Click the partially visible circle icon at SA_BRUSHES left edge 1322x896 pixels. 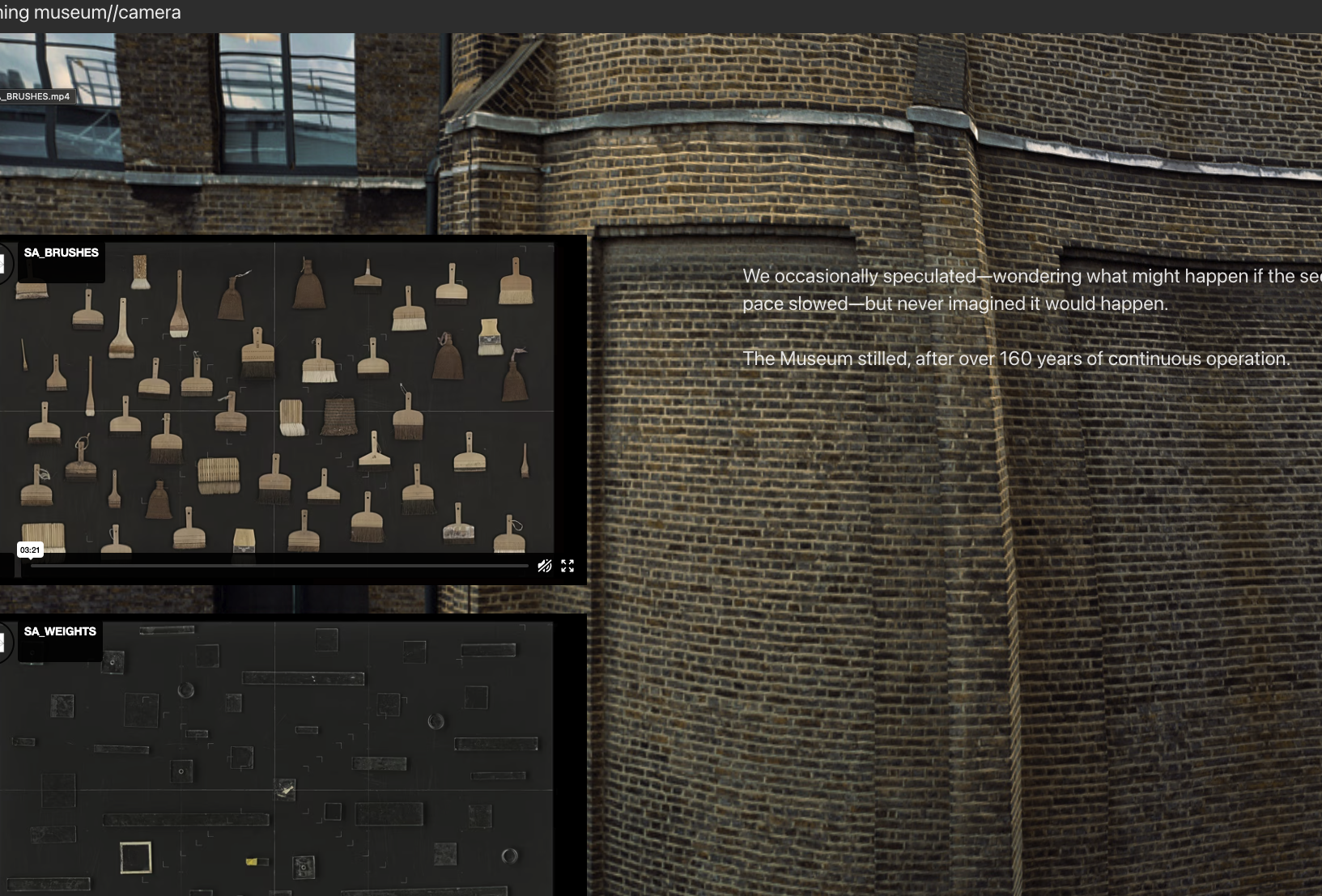pos(2,263)
